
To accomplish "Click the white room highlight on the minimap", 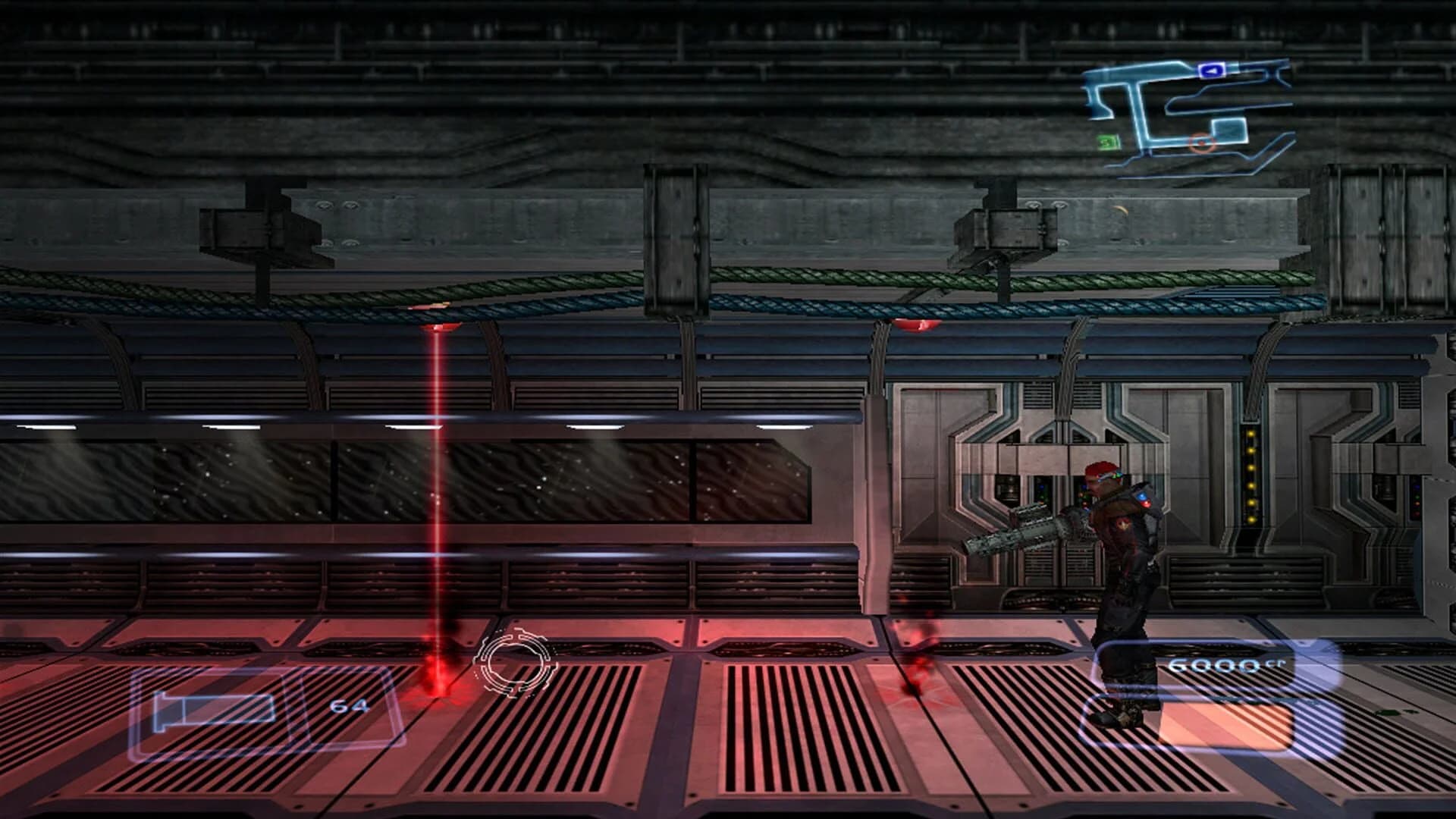I will (1228, 131).
